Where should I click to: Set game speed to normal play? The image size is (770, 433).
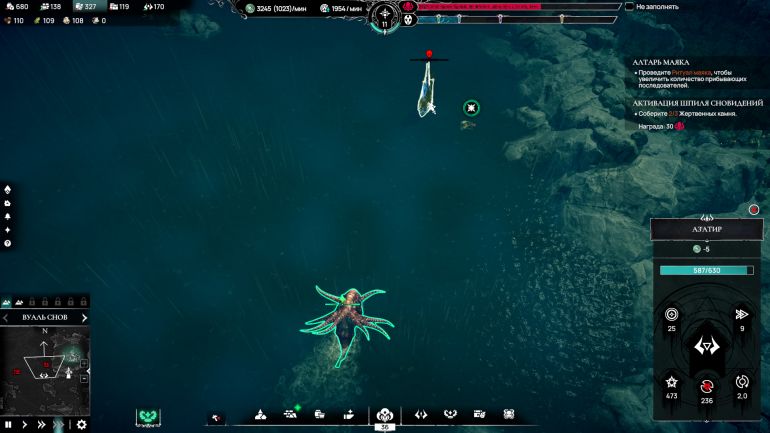pyautogui.click(x=25, y=425)
